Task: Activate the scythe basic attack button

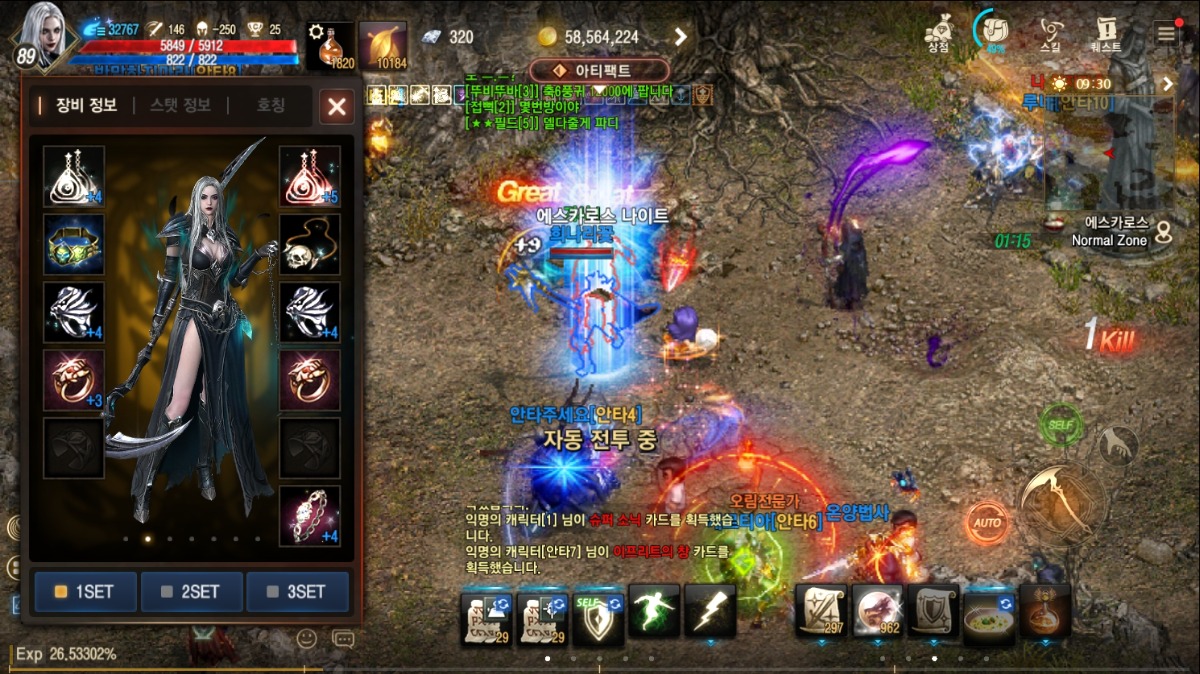Action: 1061,501
